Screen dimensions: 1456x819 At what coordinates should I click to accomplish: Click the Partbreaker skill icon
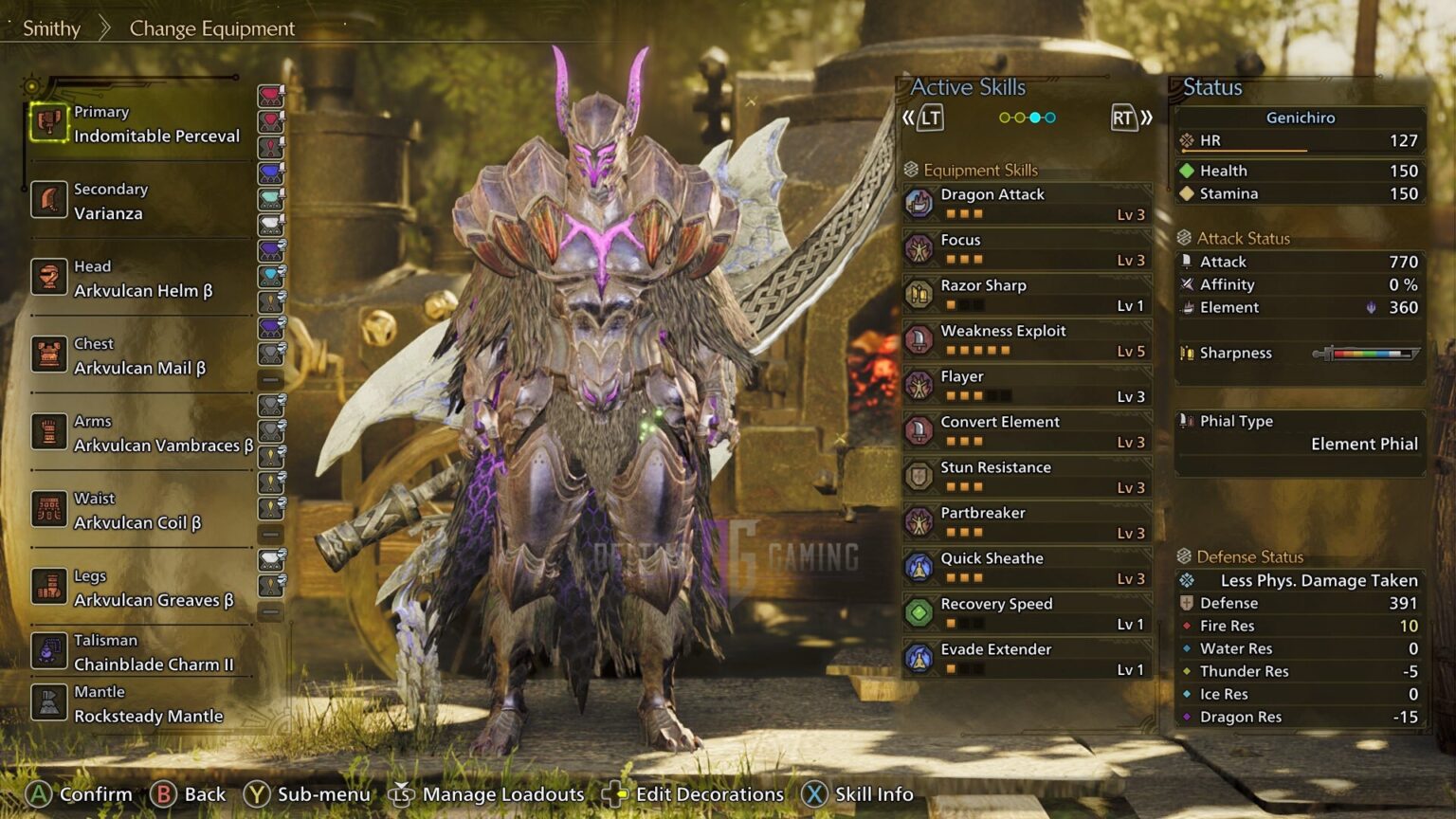pyautogui.click(x=918, y=521)
